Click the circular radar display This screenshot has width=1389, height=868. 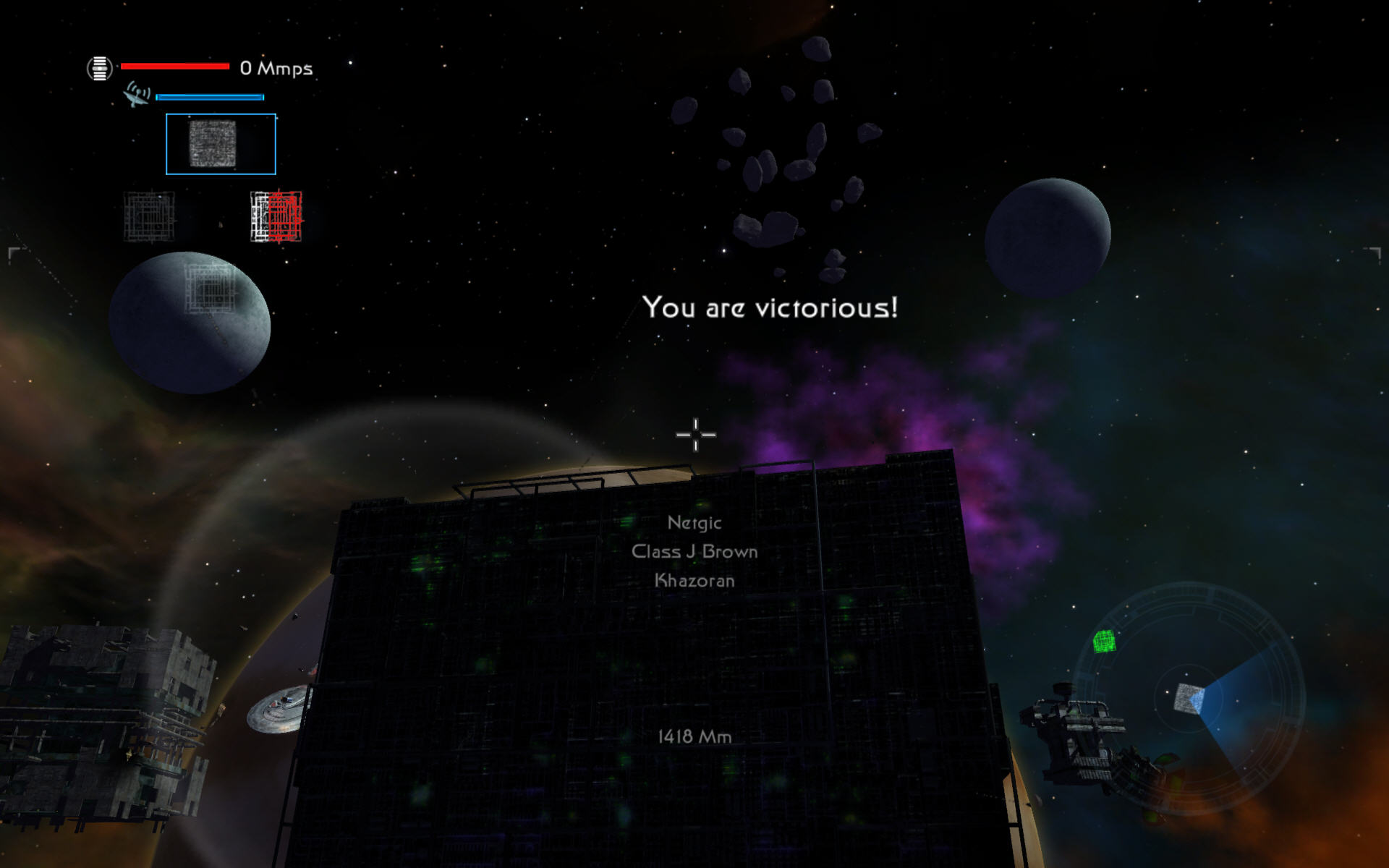(1189, 699)
